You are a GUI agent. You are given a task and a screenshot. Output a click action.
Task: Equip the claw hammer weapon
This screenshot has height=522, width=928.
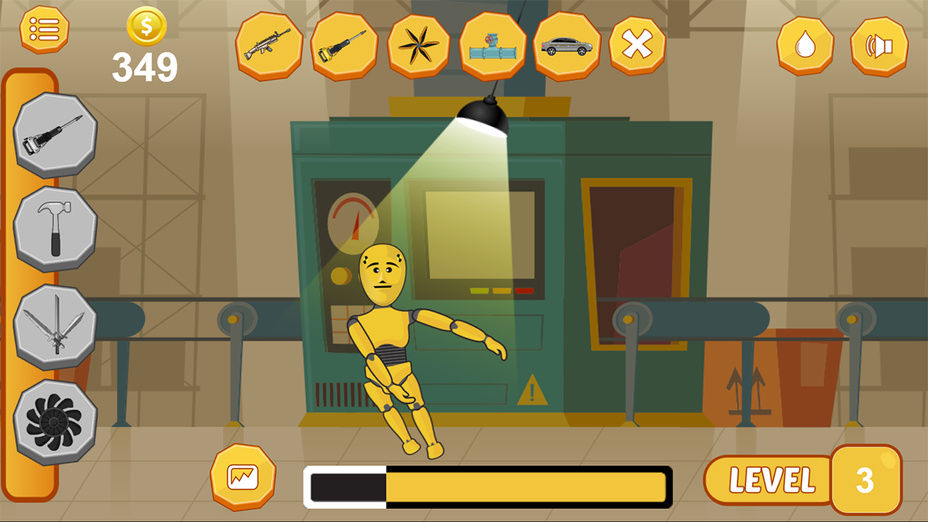[x=55, y=229]
